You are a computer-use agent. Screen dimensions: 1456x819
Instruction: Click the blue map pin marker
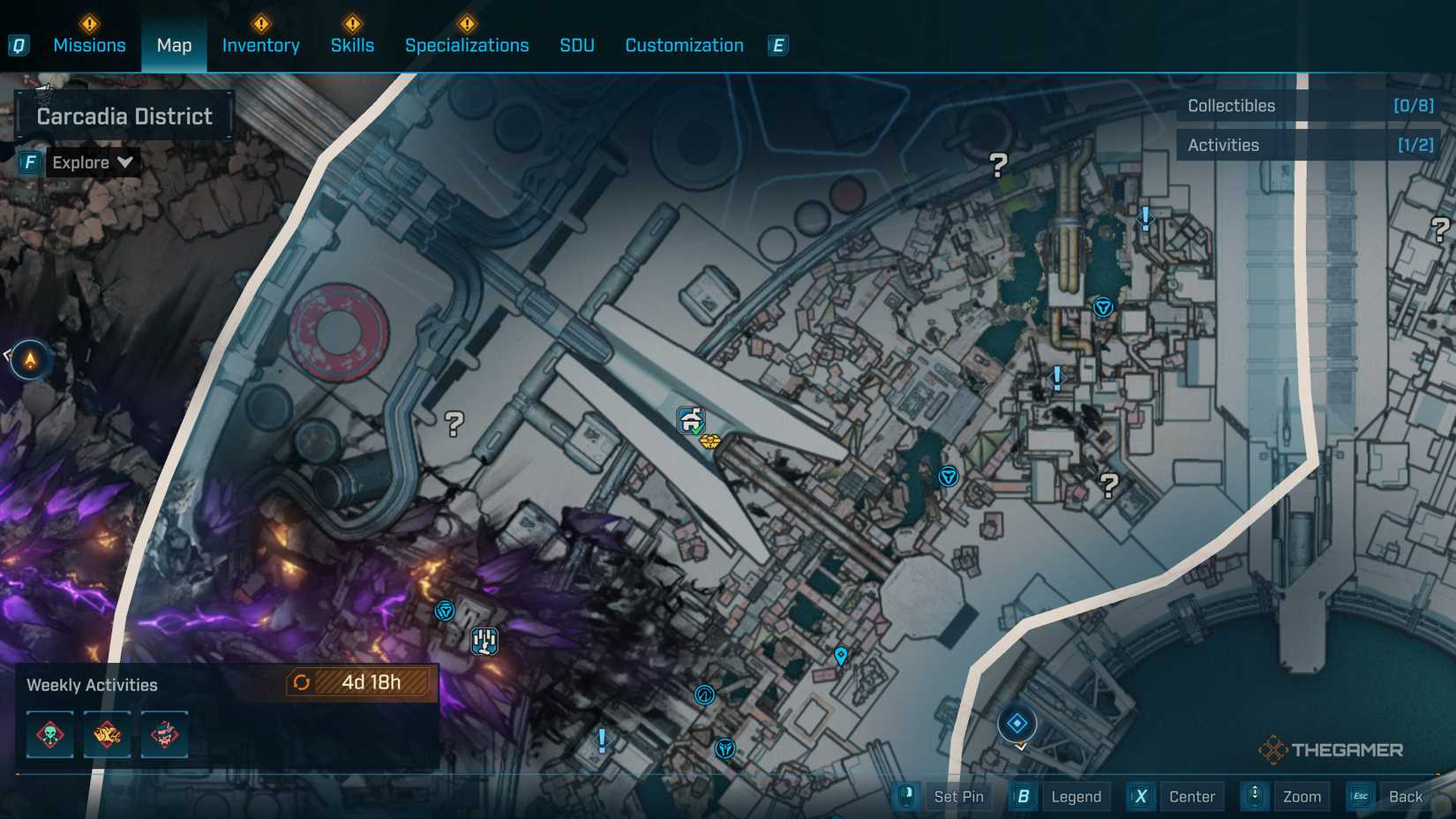[x=841, y=655]
